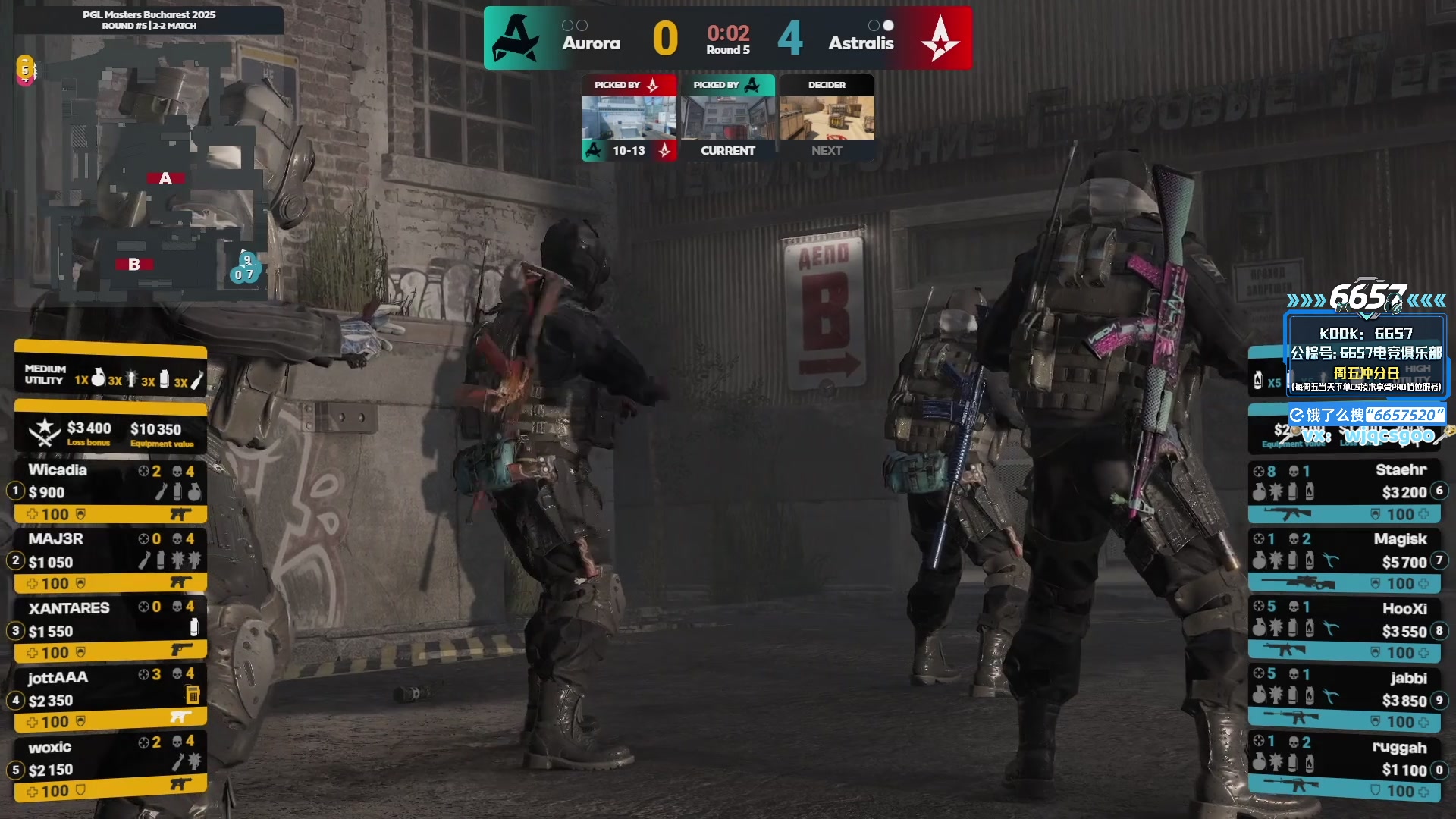Choose Magisk in the player list
The height and width of the screenshot is (819, 1456).
(1346, 560)
